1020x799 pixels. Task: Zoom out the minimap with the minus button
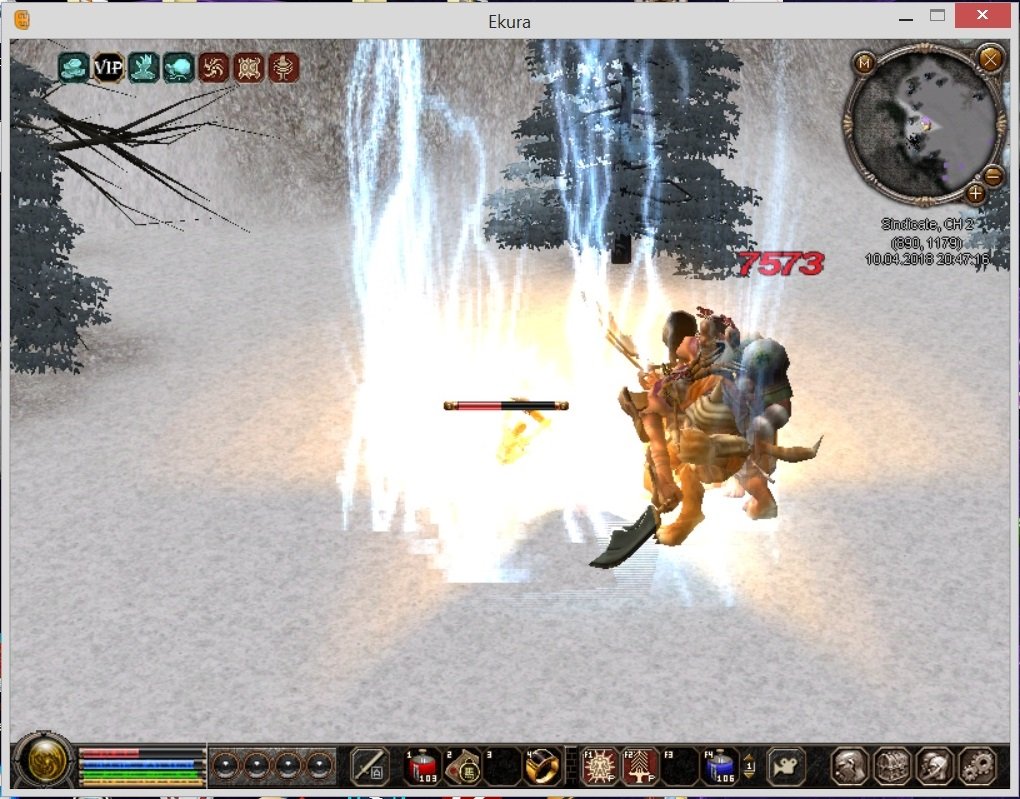[x=992, y=176]
